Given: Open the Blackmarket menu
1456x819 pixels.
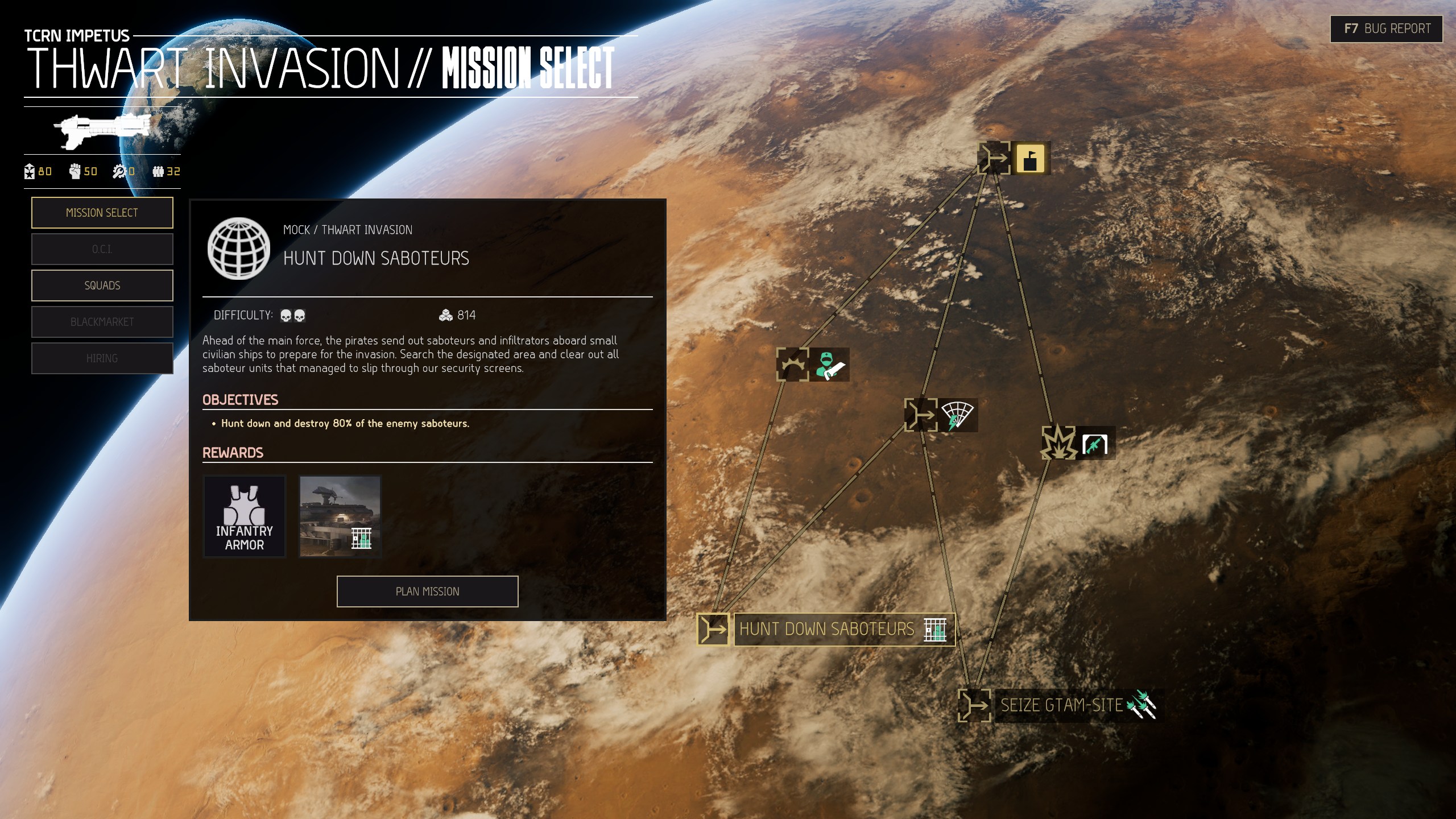Looking at the screenshot, I should pyautogui.click(x=102, y=322).
